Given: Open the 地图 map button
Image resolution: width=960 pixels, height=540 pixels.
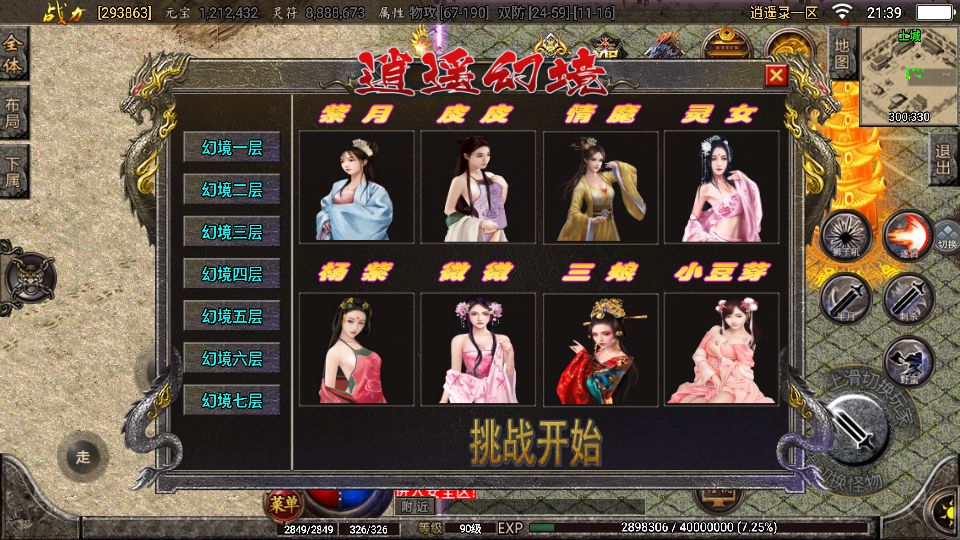Looking at the screenshot, I should pos(842,54).
